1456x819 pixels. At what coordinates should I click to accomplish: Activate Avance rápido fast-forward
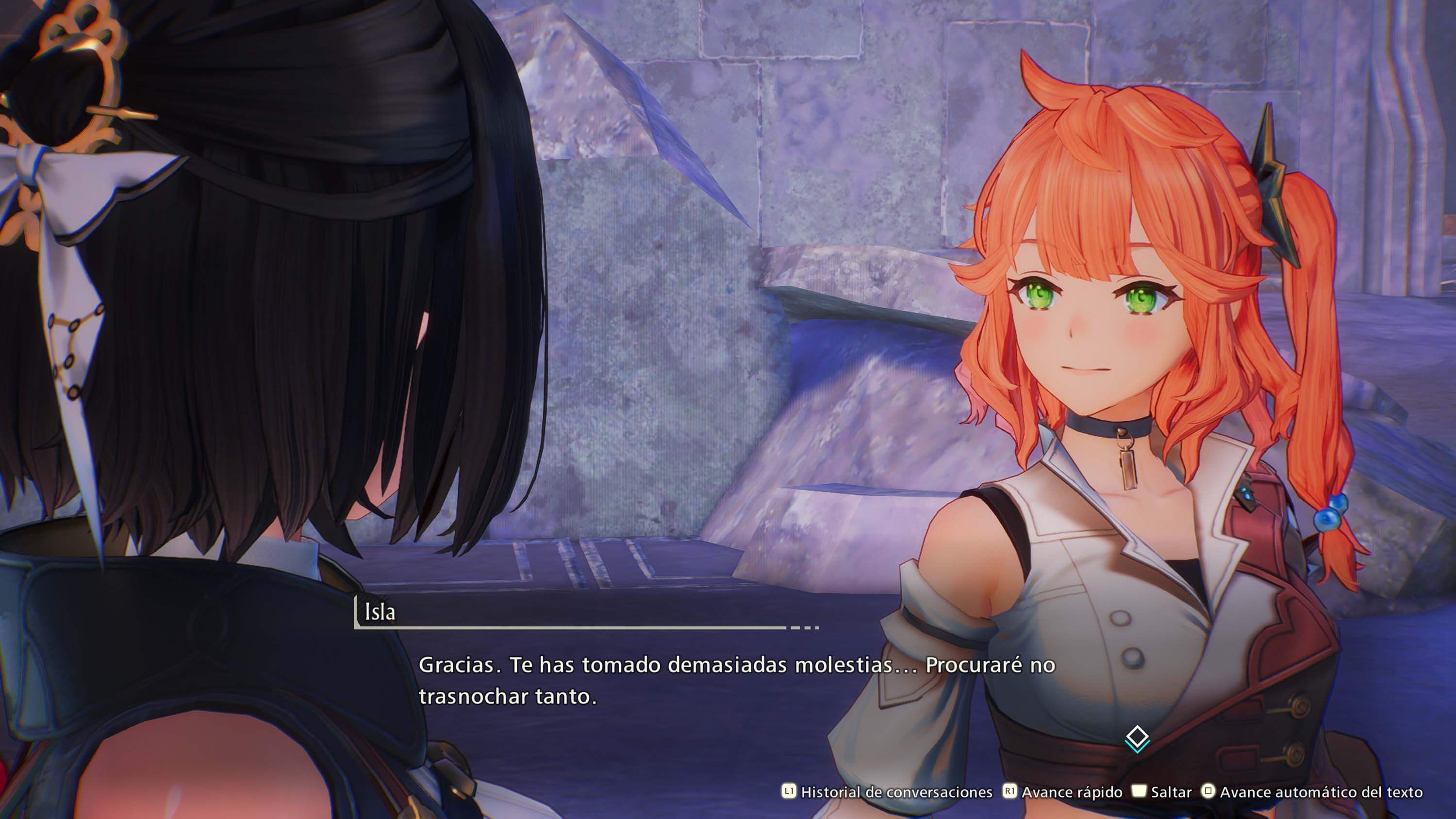pyautogui.click(x=1064, y=792)
